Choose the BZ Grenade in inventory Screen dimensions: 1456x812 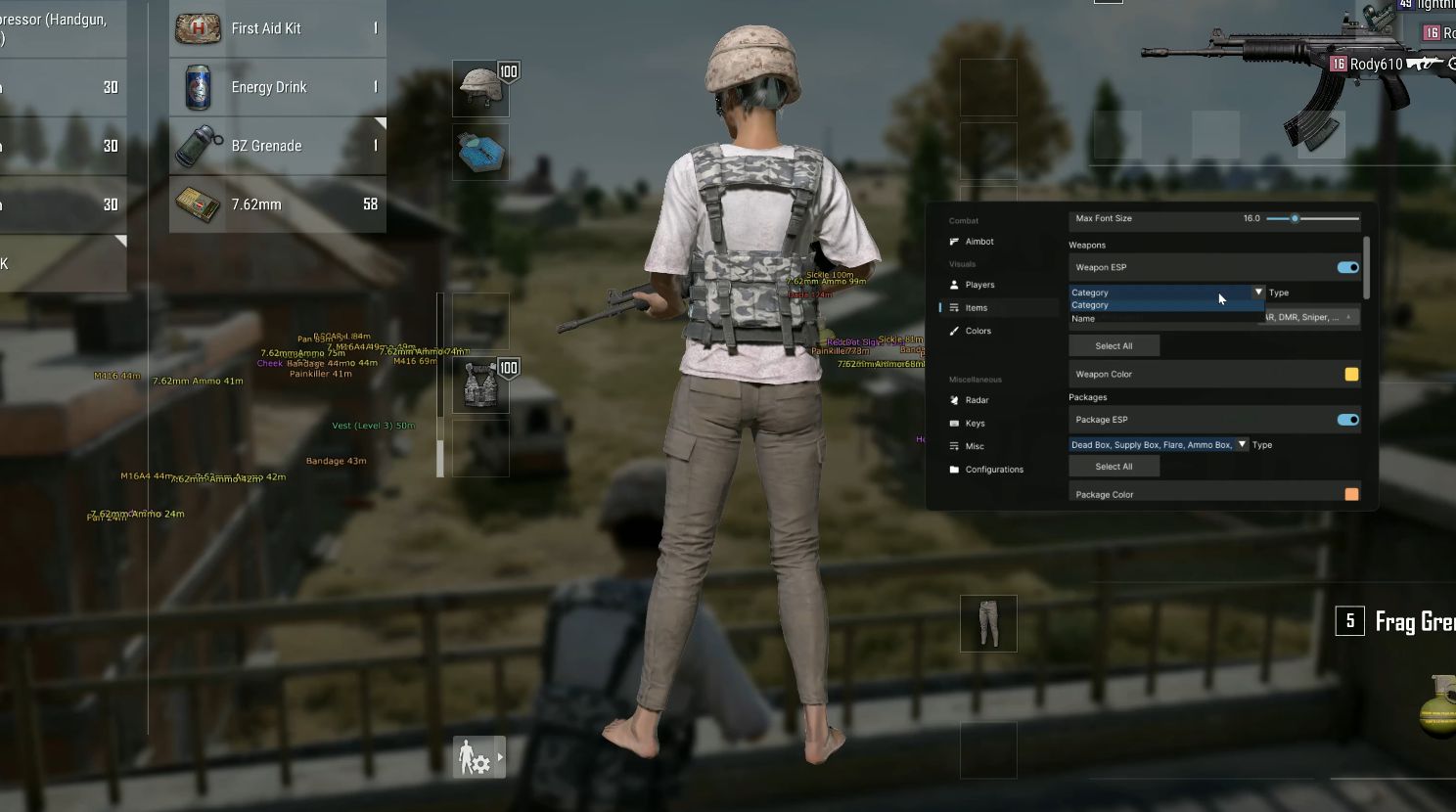277,146
